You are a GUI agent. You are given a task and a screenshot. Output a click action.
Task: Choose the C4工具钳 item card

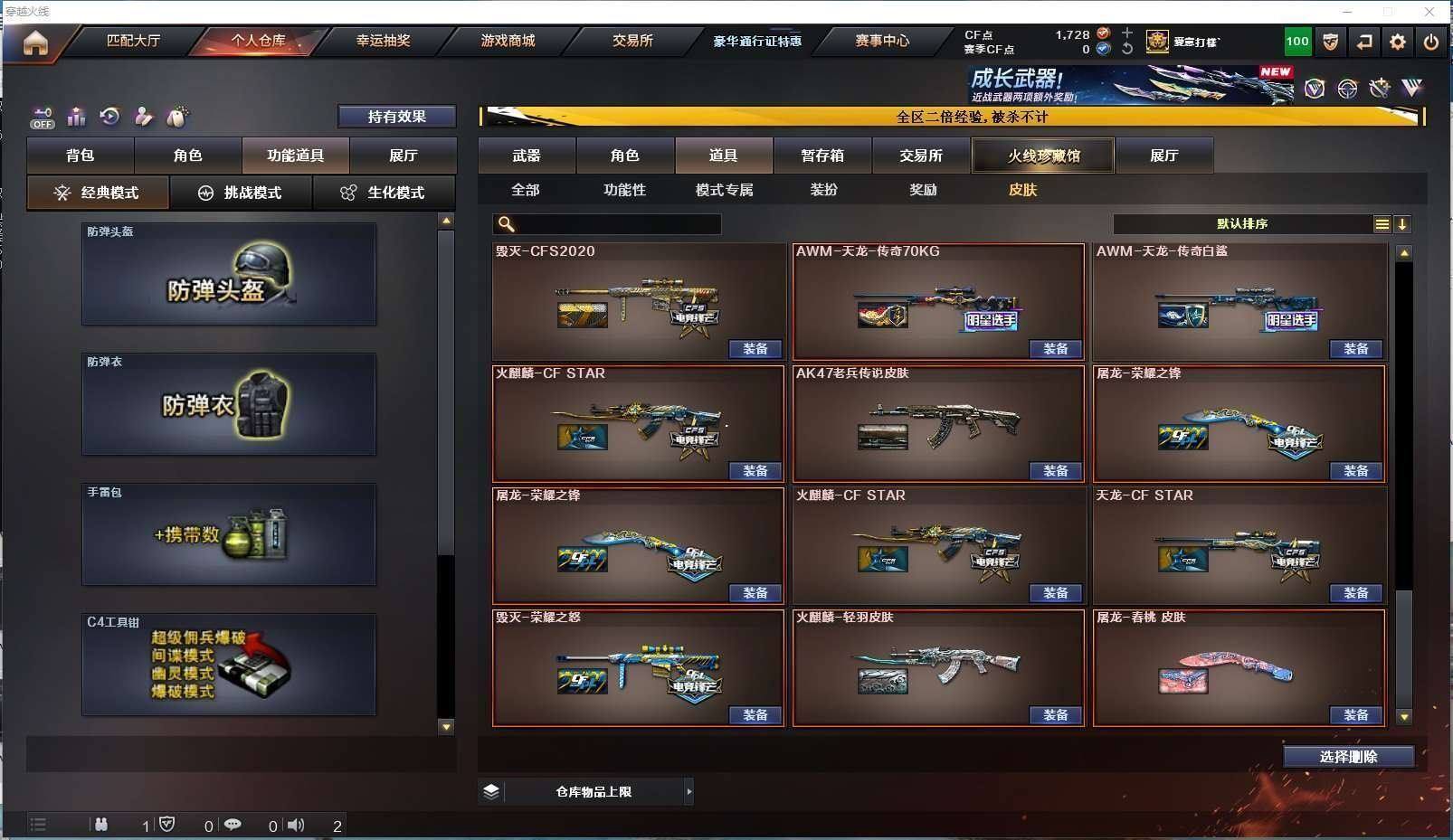(x=229, y=665)
